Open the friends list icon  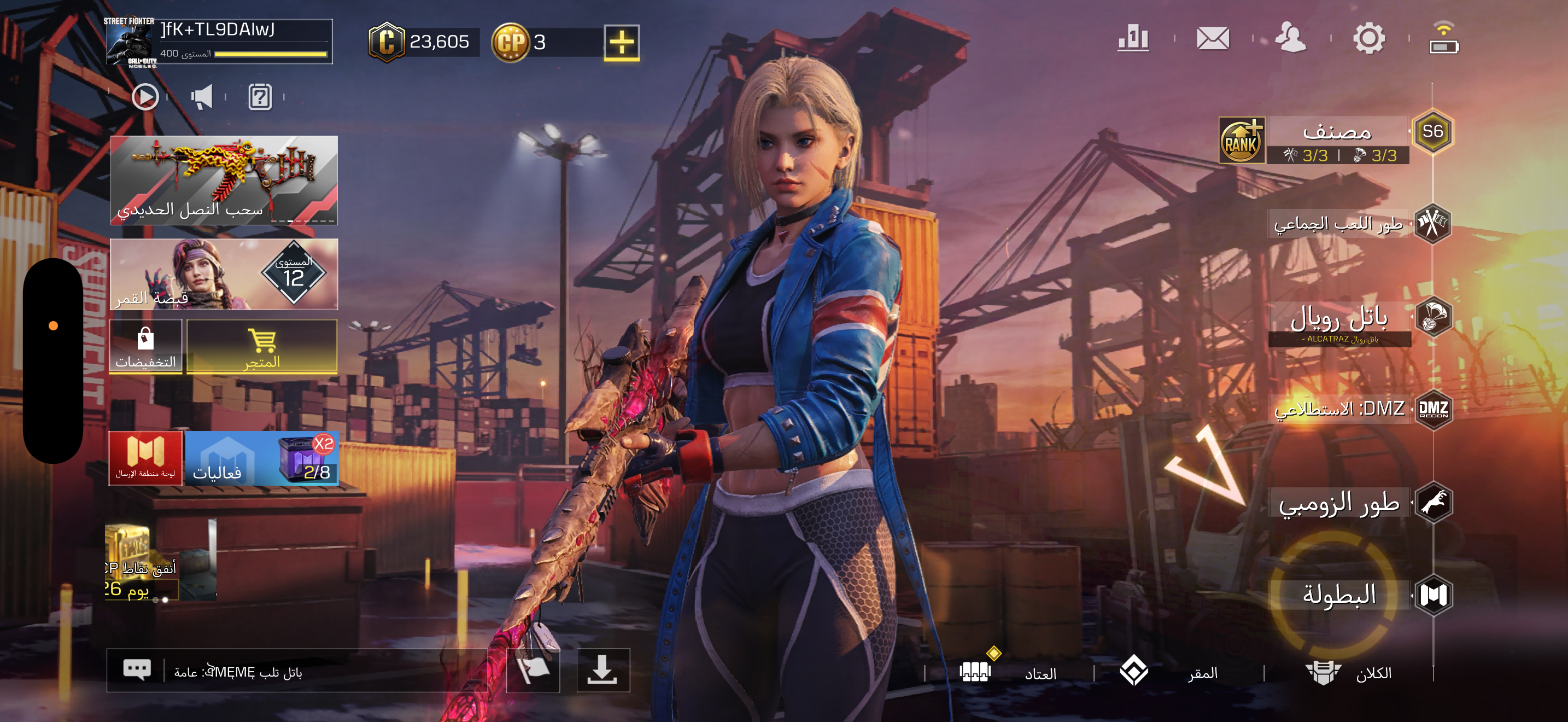[x=1290, y=39]
